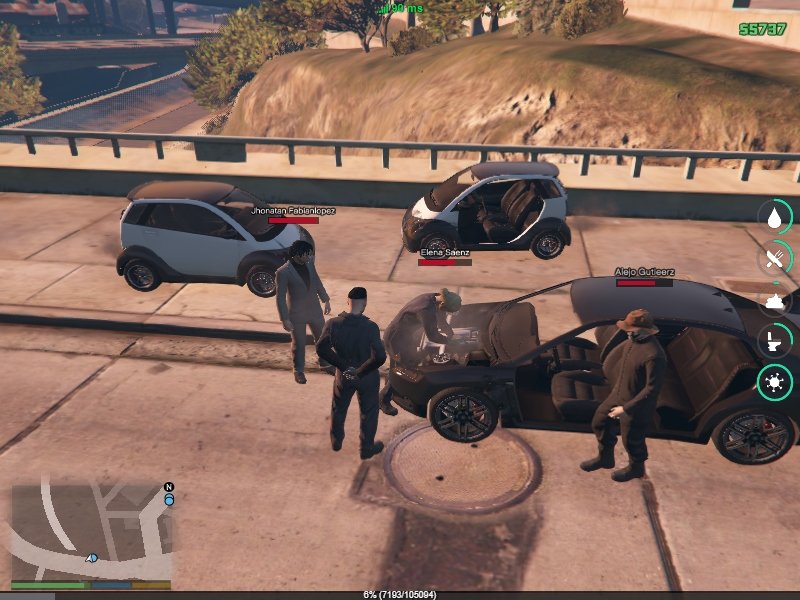Open the minimap
This screenshot has height=600, width=800.
90,530
